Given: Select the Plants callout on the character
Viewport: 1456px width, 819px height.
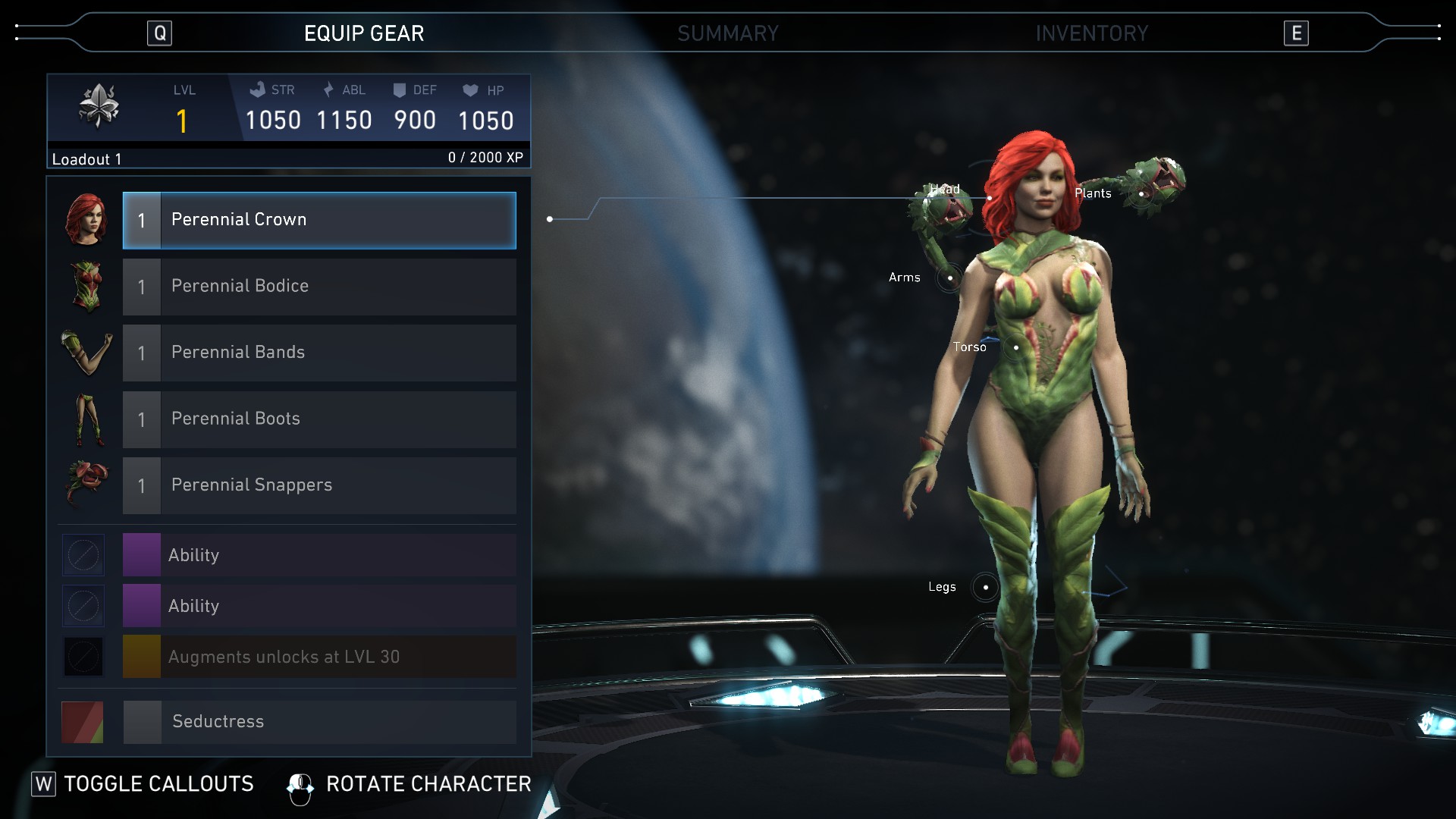Looking at the screenshot, I should click(x=1141, y=194).
